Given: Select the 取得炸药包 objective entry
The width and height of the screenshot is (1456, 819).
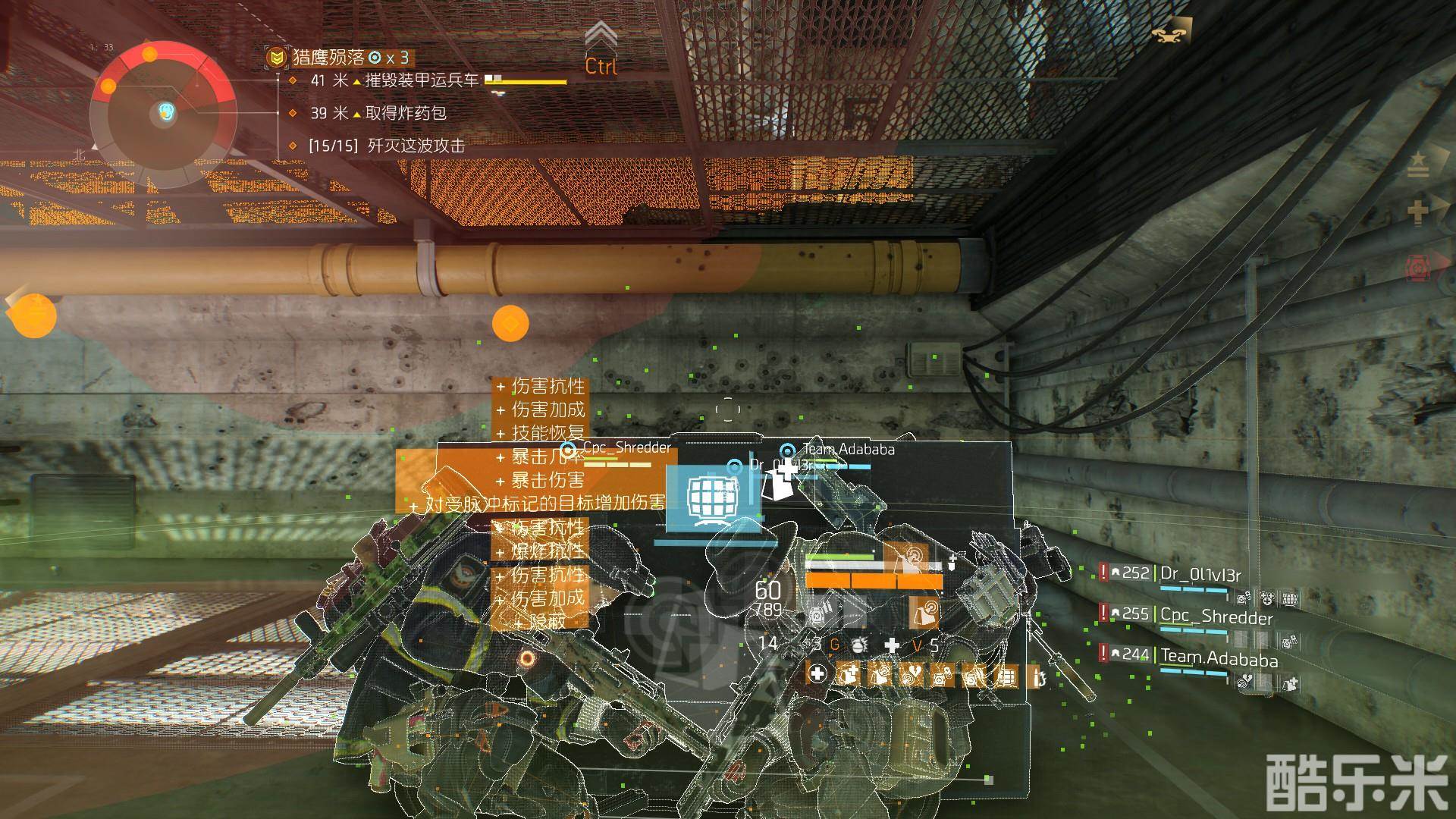Looking at the screenshot, I should click(406, 113).
